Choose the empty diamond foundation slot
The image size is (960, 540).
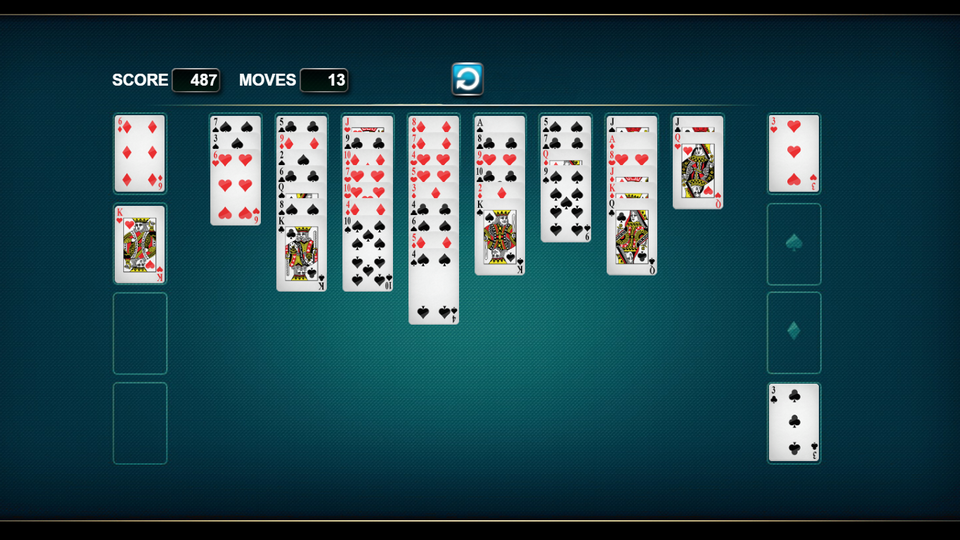[794, 332]
